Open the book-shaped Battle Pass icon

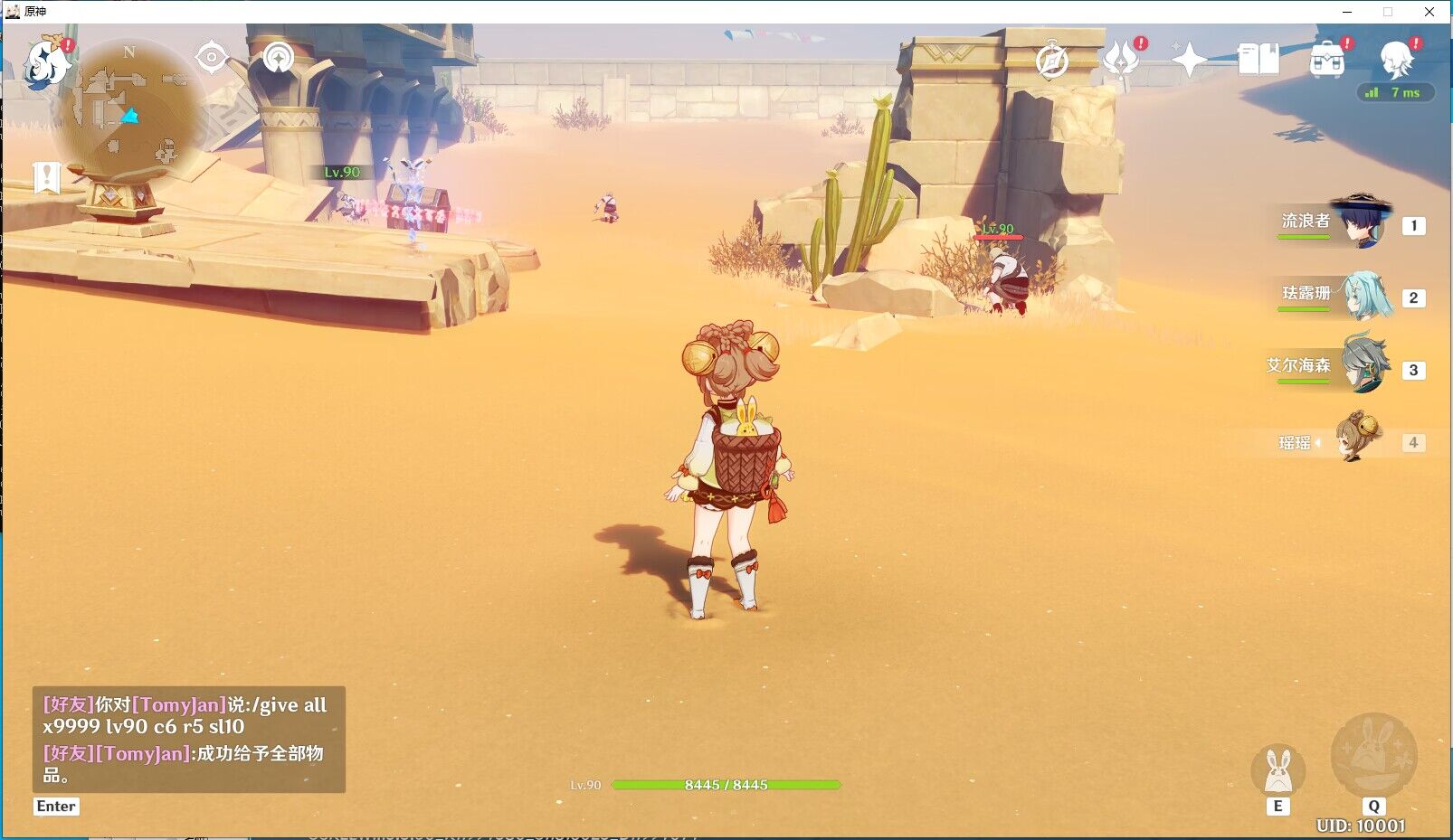coord(1258,60)
